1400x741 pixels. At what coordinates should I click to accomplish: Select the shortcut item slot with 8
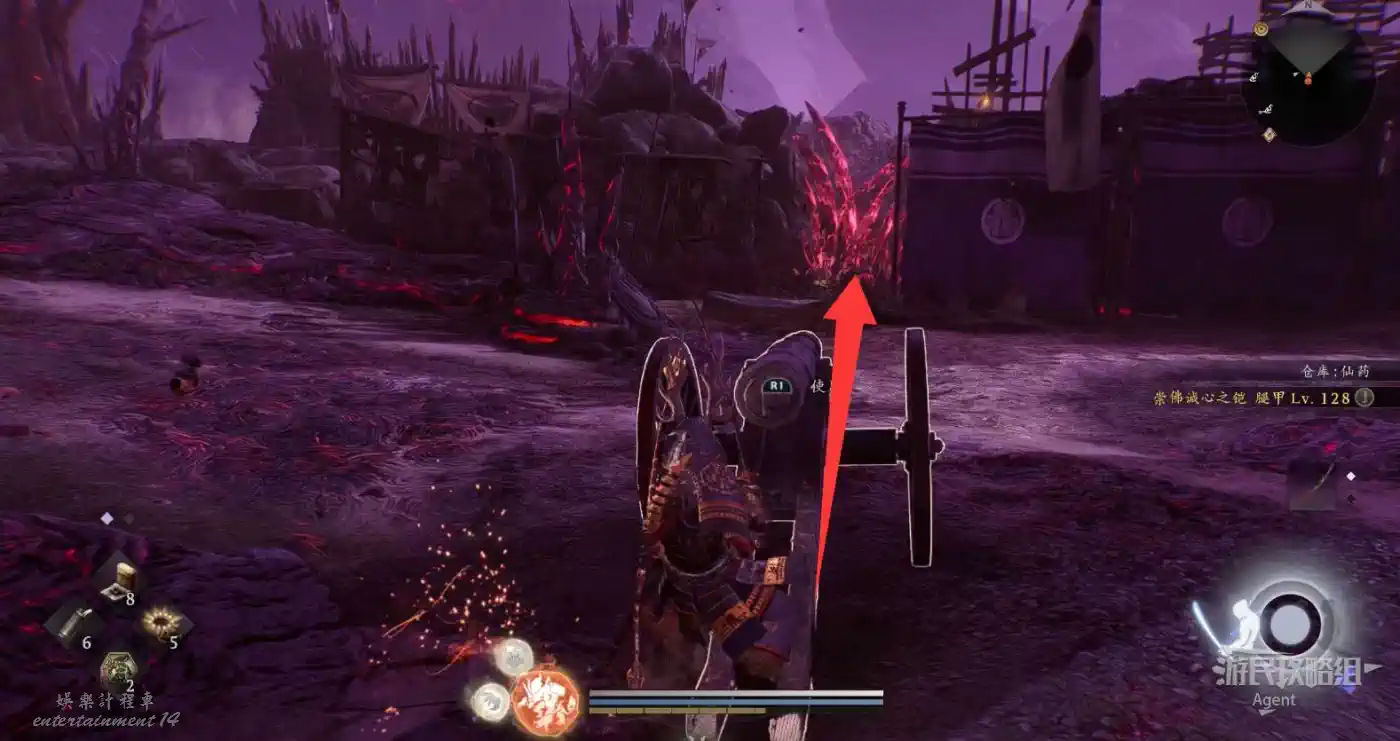(x=119, y=578)
